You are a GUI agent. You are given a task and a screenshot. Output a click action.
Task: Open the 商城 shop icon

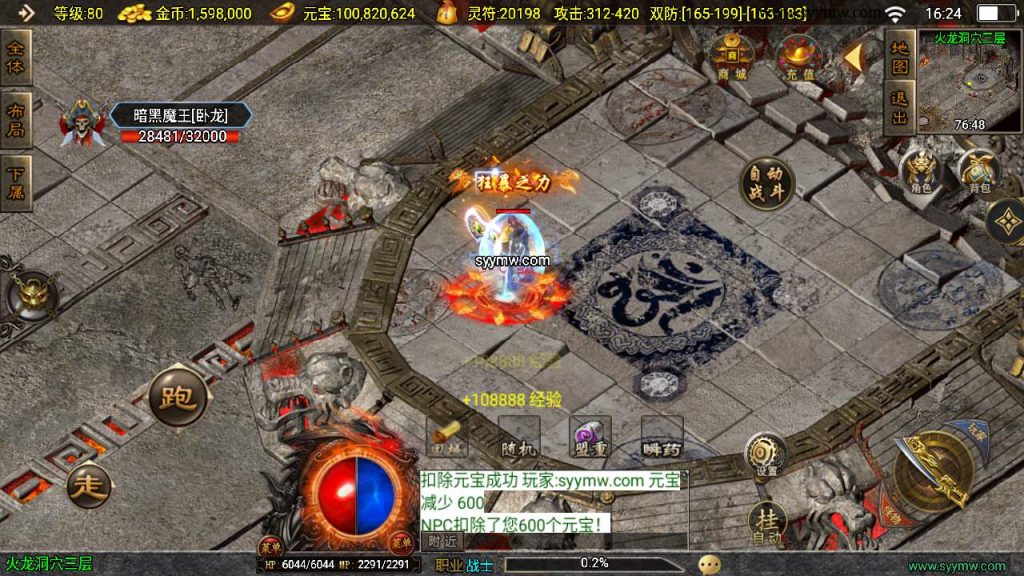(732, 56)
